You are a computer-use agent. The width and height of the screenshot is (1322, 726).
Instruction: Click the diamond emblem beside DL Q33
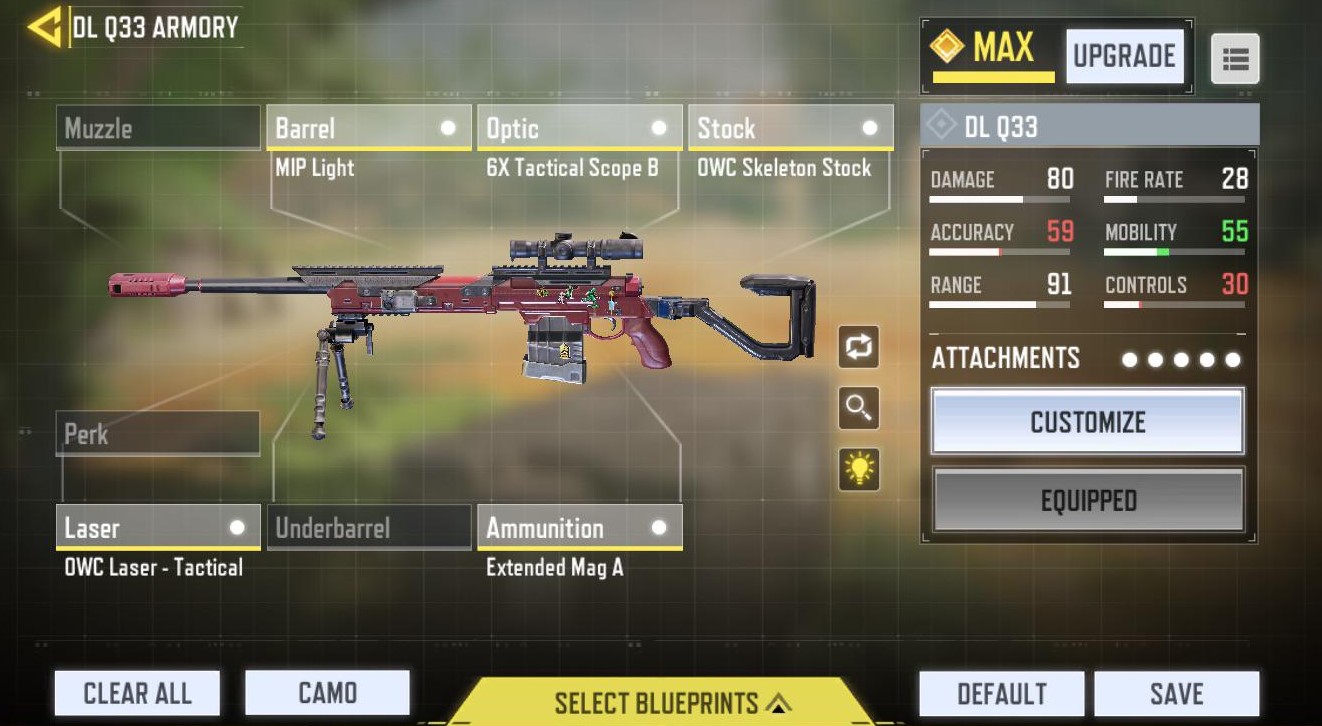click(940, 125)
